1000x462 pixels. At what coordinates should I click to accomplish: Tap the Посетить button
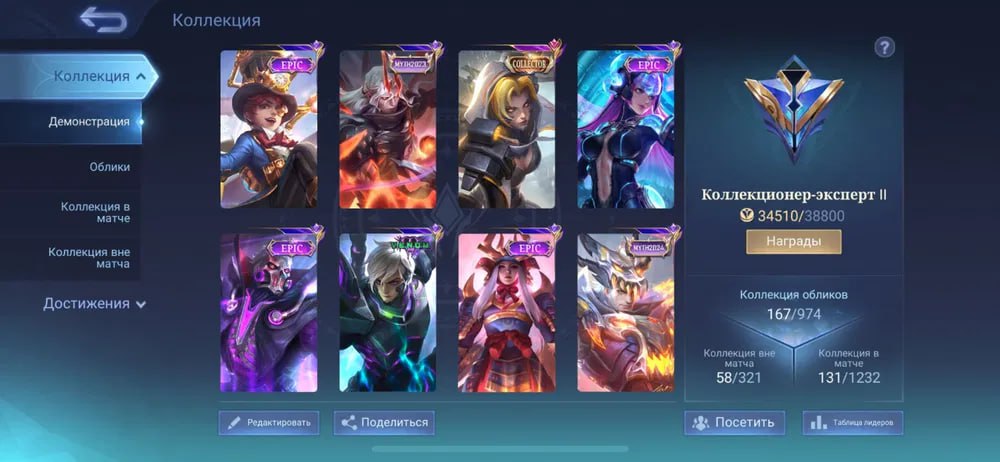point(734,423)
